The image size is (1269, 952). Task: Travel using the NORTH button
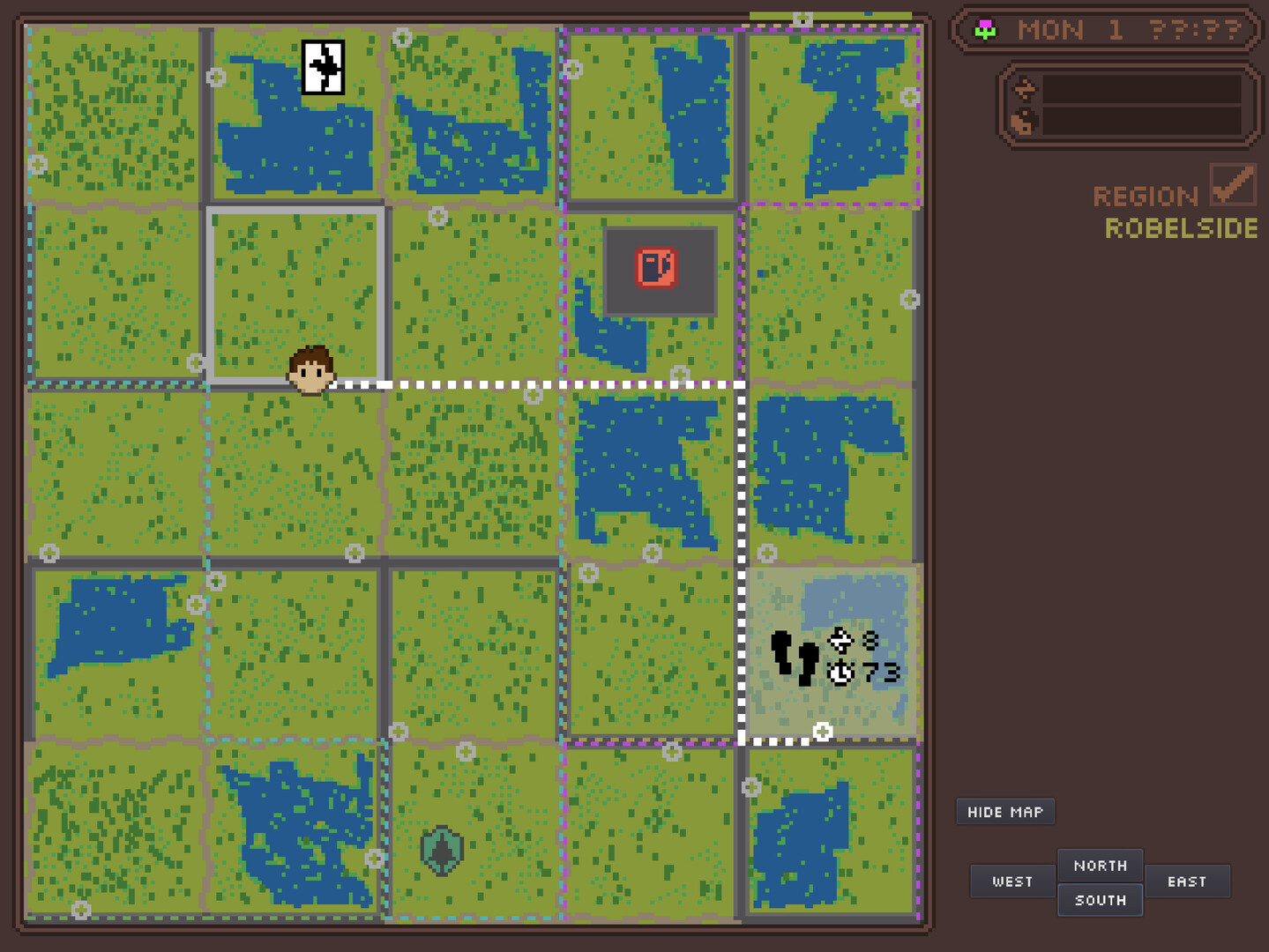(x=1100, y=866)
